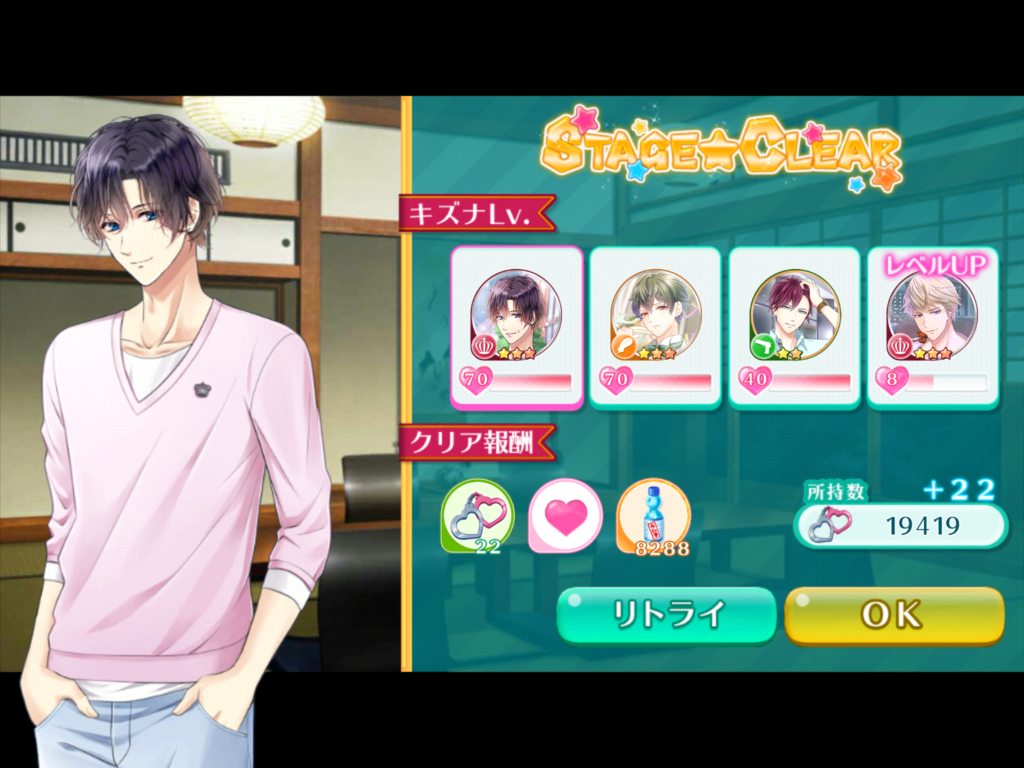Image resolution: width=1024 pixels, height=768 pixels.
Task: Pick the red-haired character card with bond 40
Action: [x=794, y=327]
